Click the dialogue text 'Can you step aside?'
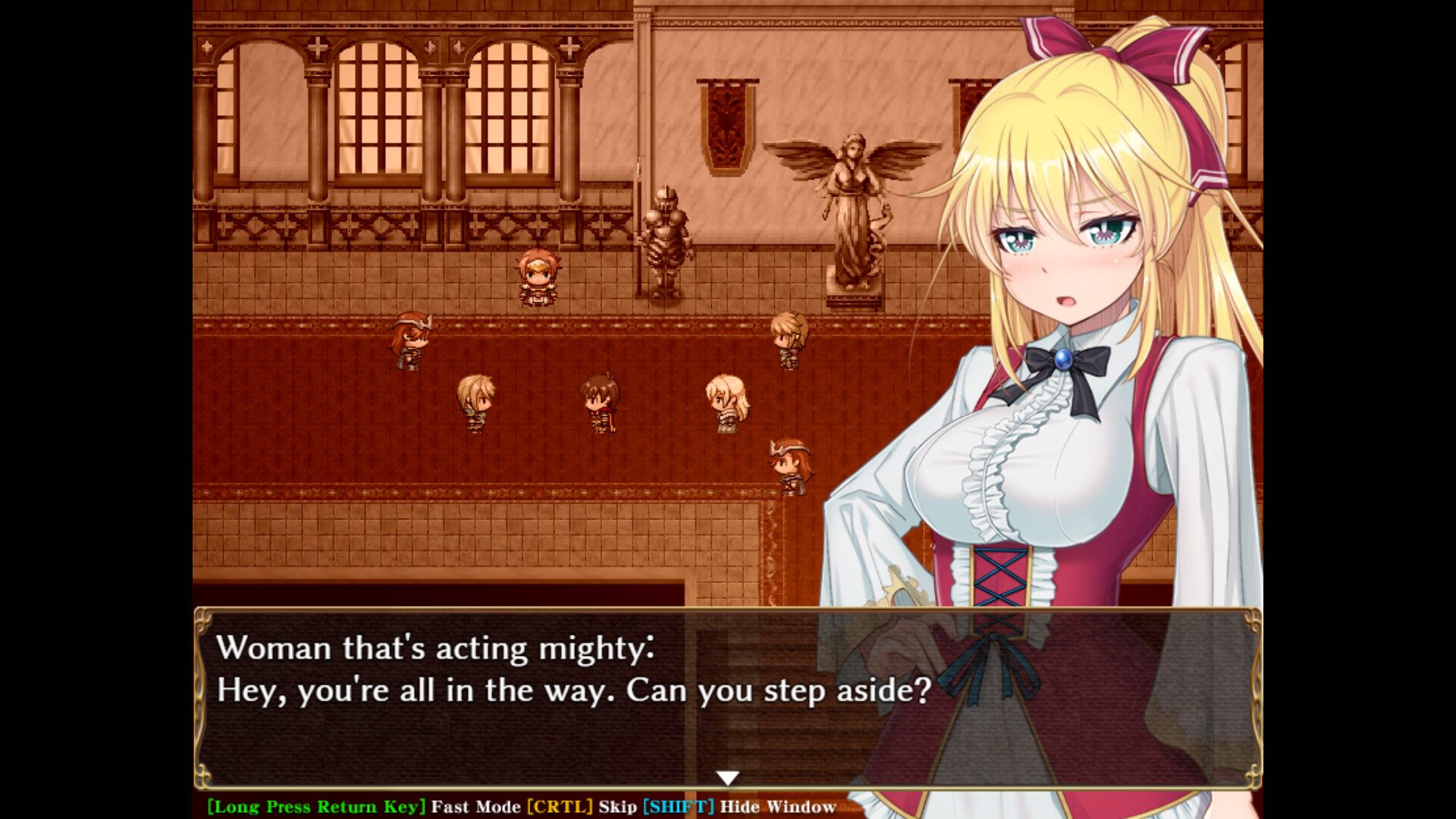 point(781,690)
